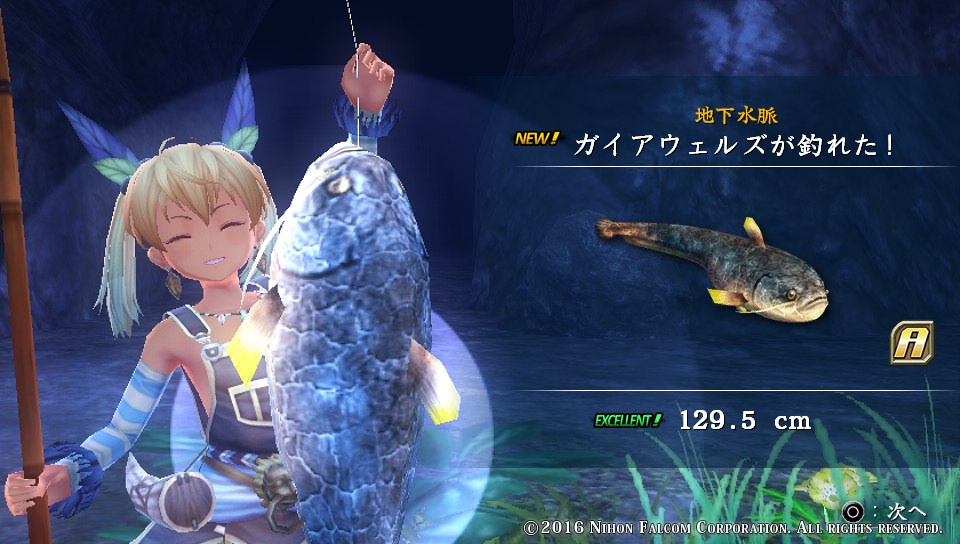Screen dimensions: 960x544
Task: Click the gold A rank badge
Action: pos(911,342)
